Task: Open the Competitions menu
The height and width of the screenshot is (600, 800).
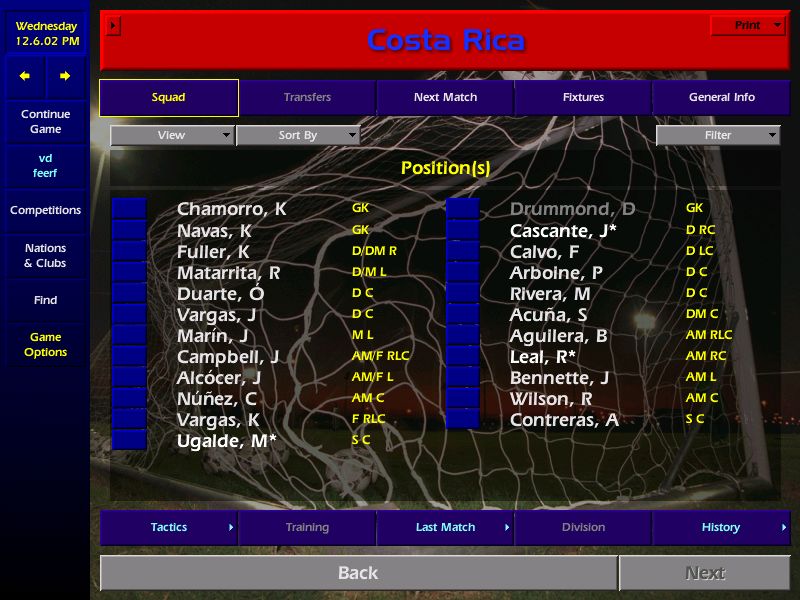Action: coord(45,210)
